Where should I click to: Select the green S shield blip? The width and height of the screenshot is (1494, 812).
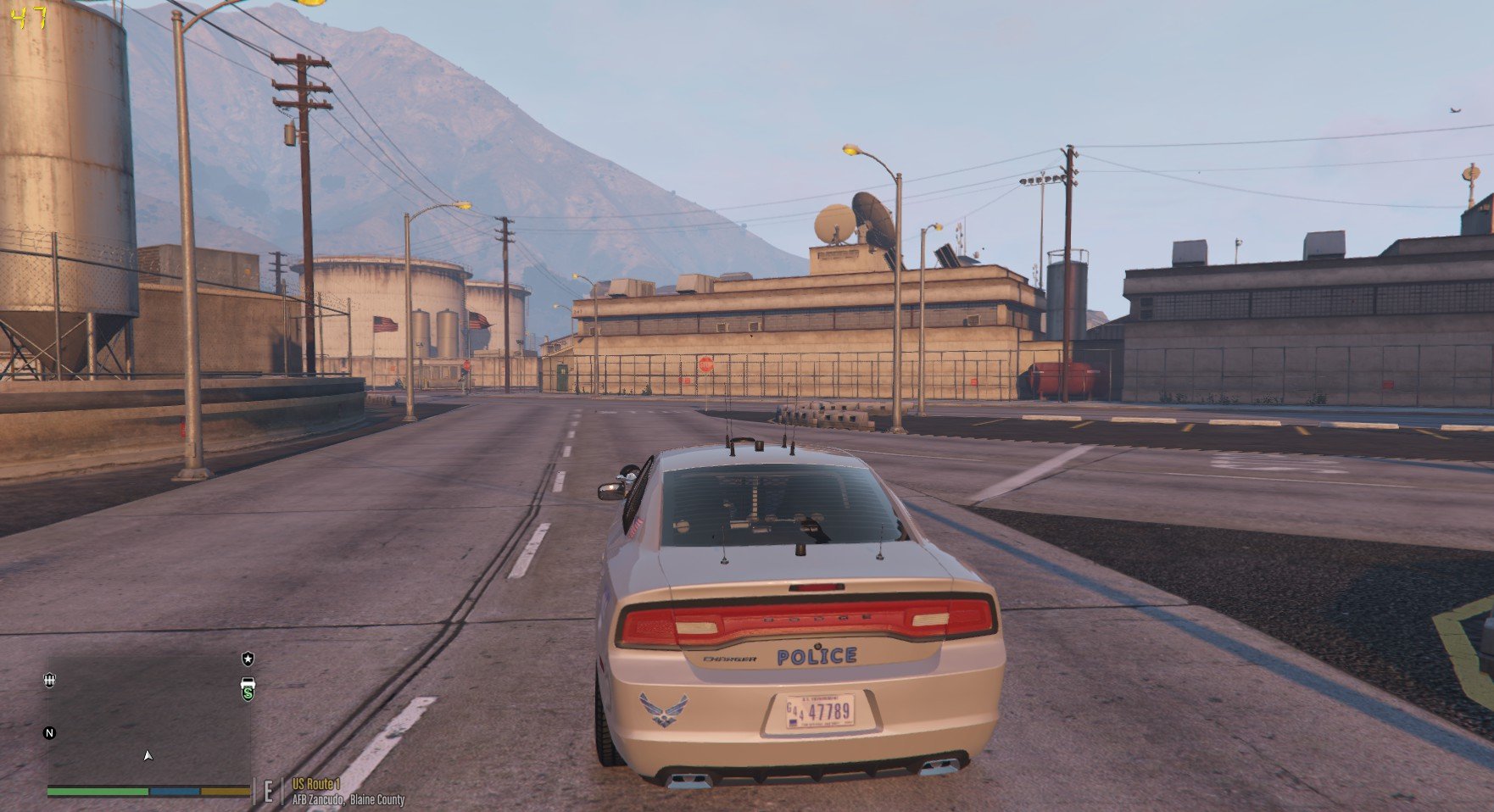[248, 694]
